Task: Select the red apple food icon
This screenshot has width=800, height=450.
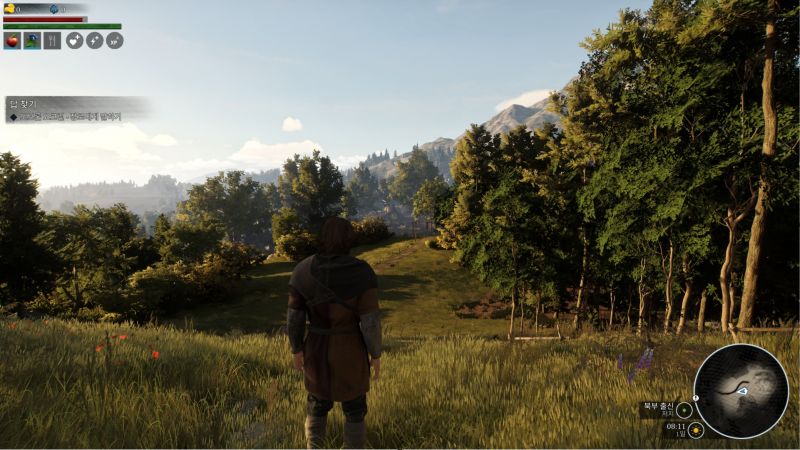Action: coord(13,41)
